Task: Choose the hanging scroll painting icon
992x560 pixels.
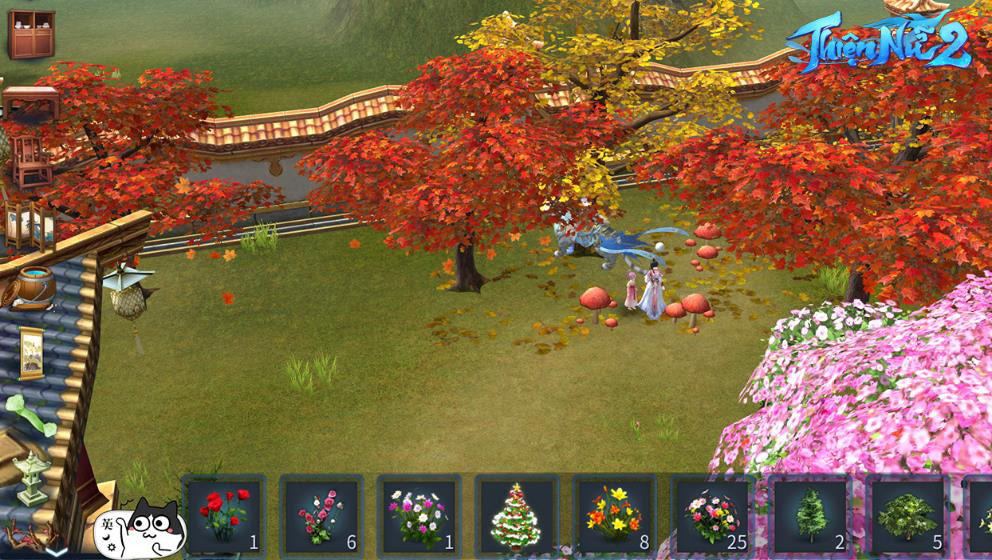Action: pyautogui.click(x=32, y=353)
